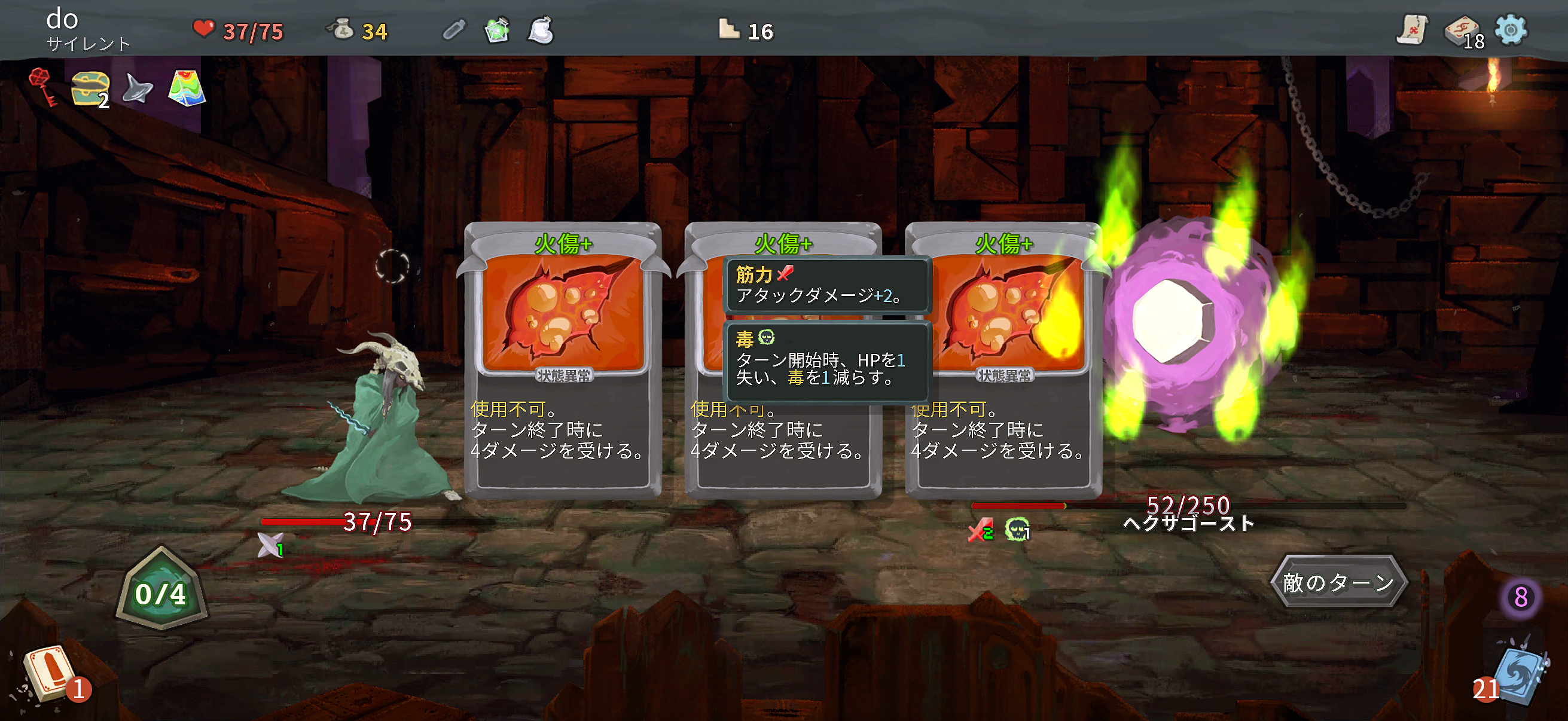Click the ghost-in-a-jar potion slot
1568x721 pixels.
pos(541,32)
